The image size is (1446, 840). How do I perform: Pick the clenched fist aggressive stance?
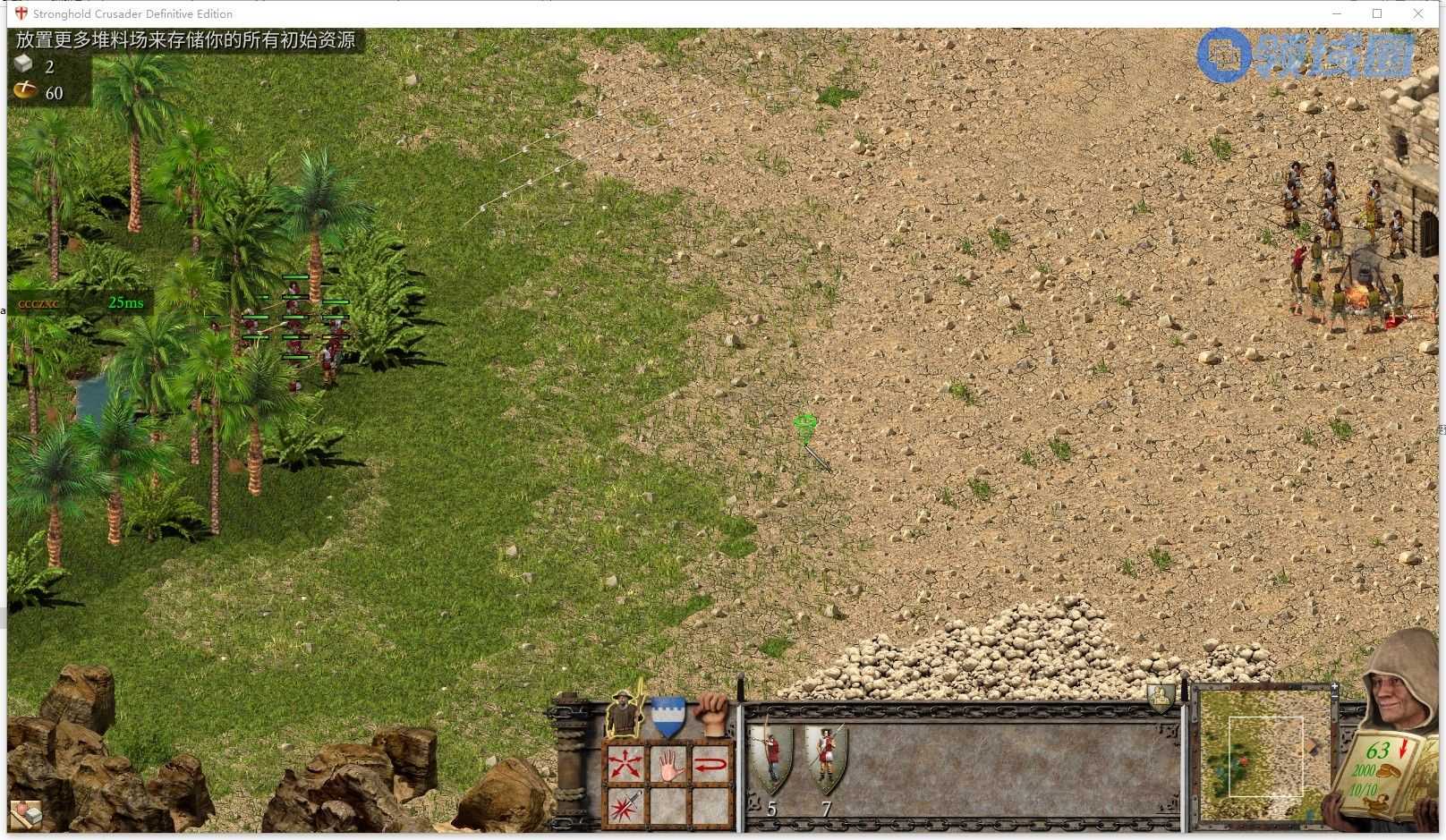click(712, 714)
